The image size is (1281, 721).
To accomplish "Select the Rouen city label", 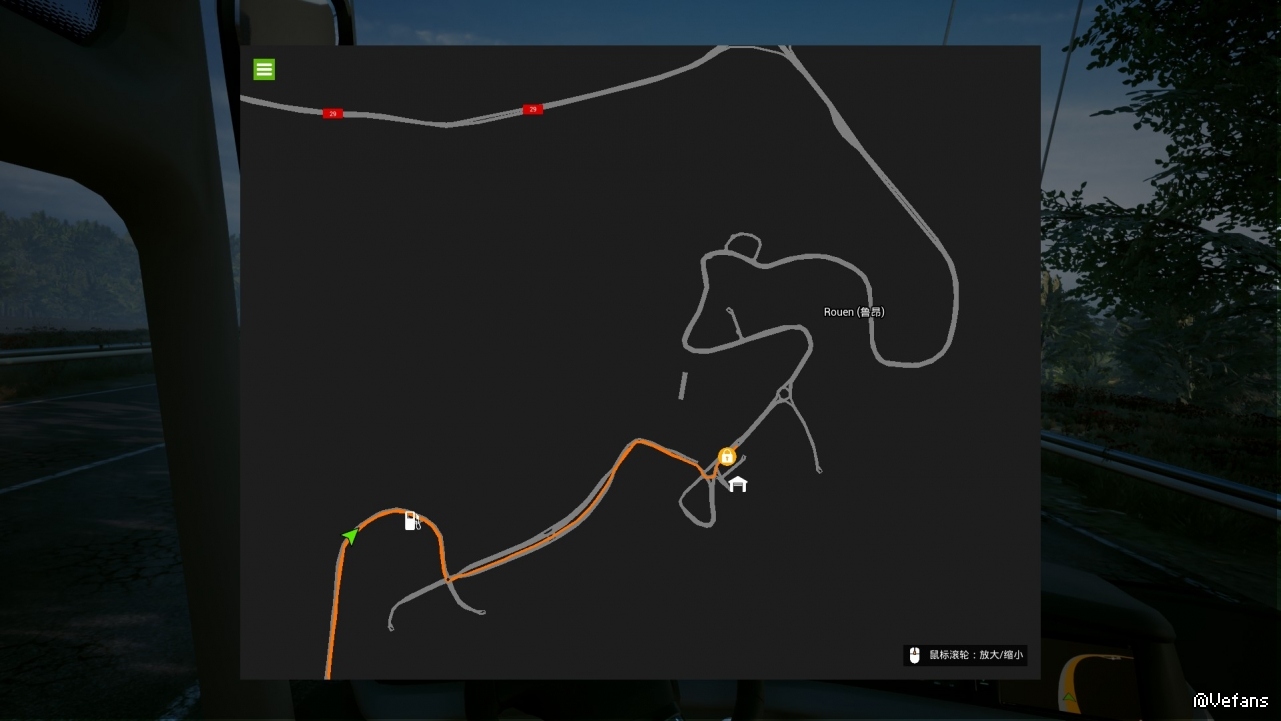I will tap(854, 312).
